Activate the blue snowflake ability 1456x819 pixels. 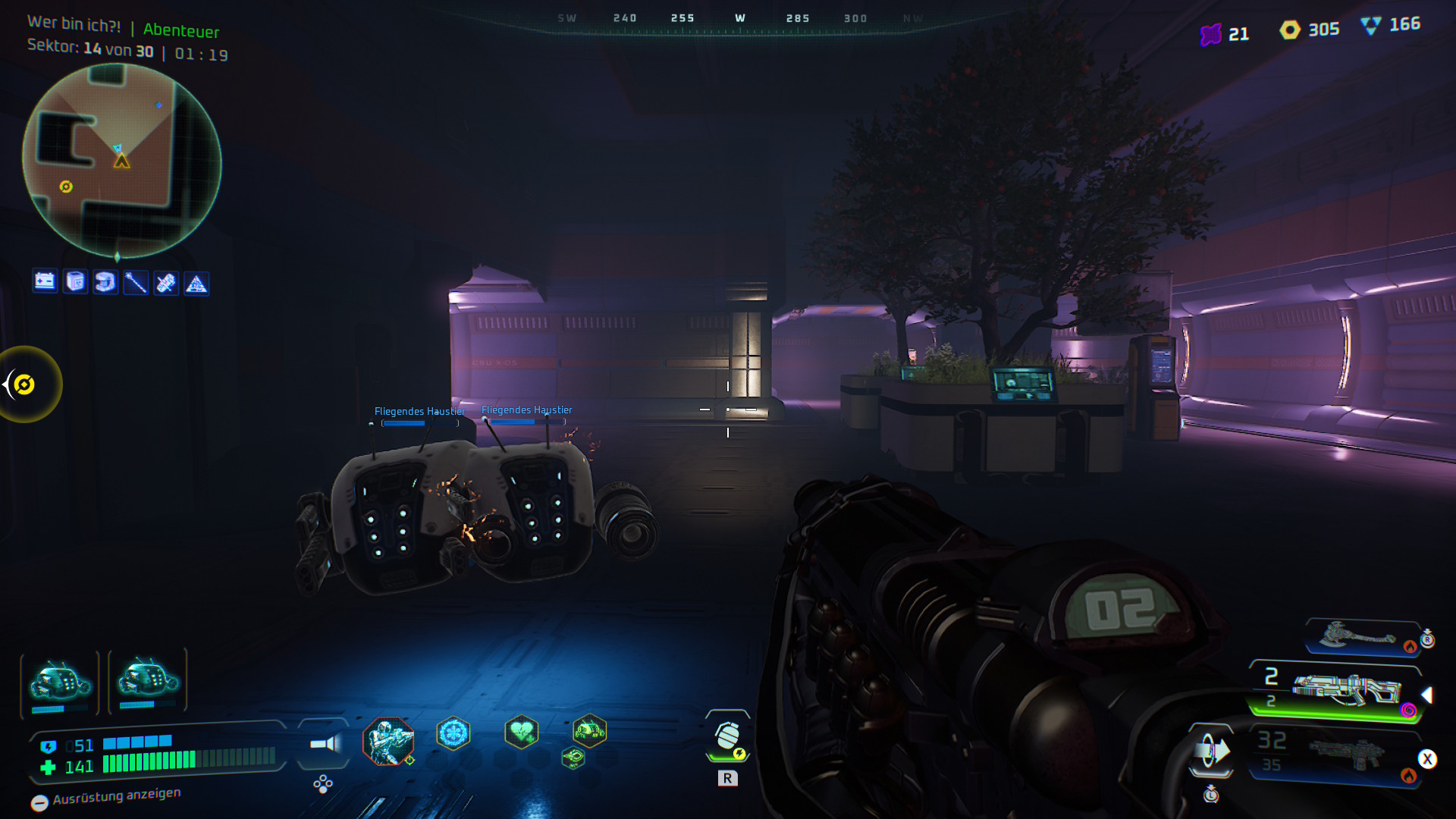click(x=453, y=733)
